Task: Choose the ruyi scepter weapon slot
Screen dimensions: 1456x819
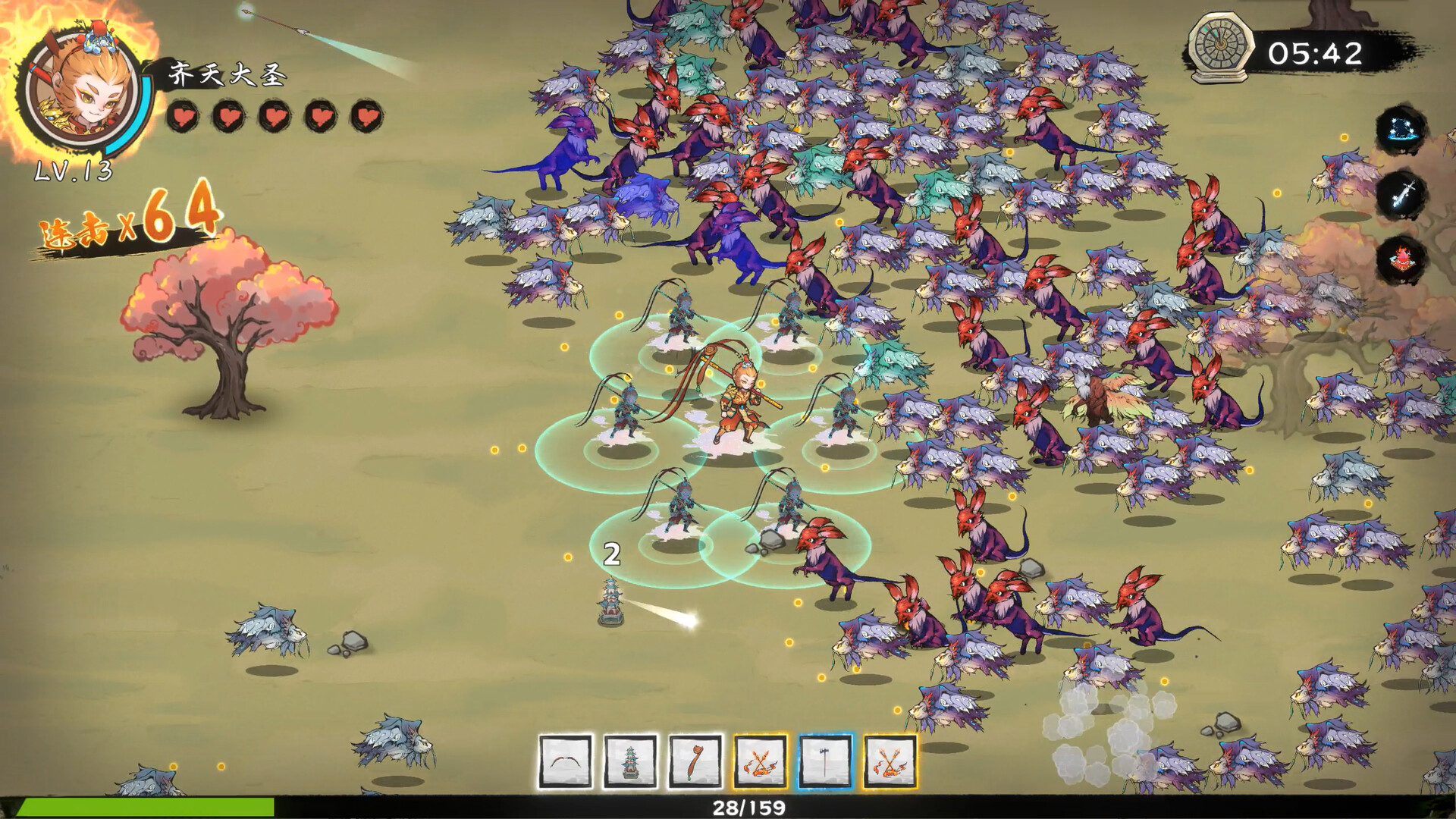Action: point(695,761)
